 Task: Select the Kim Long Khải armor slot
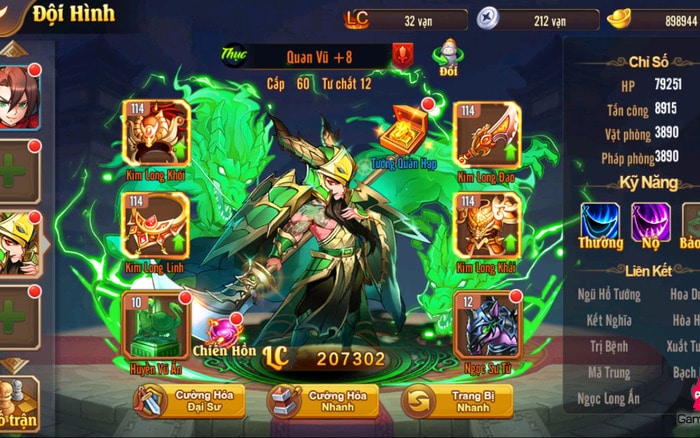click(x=489, y=225)
